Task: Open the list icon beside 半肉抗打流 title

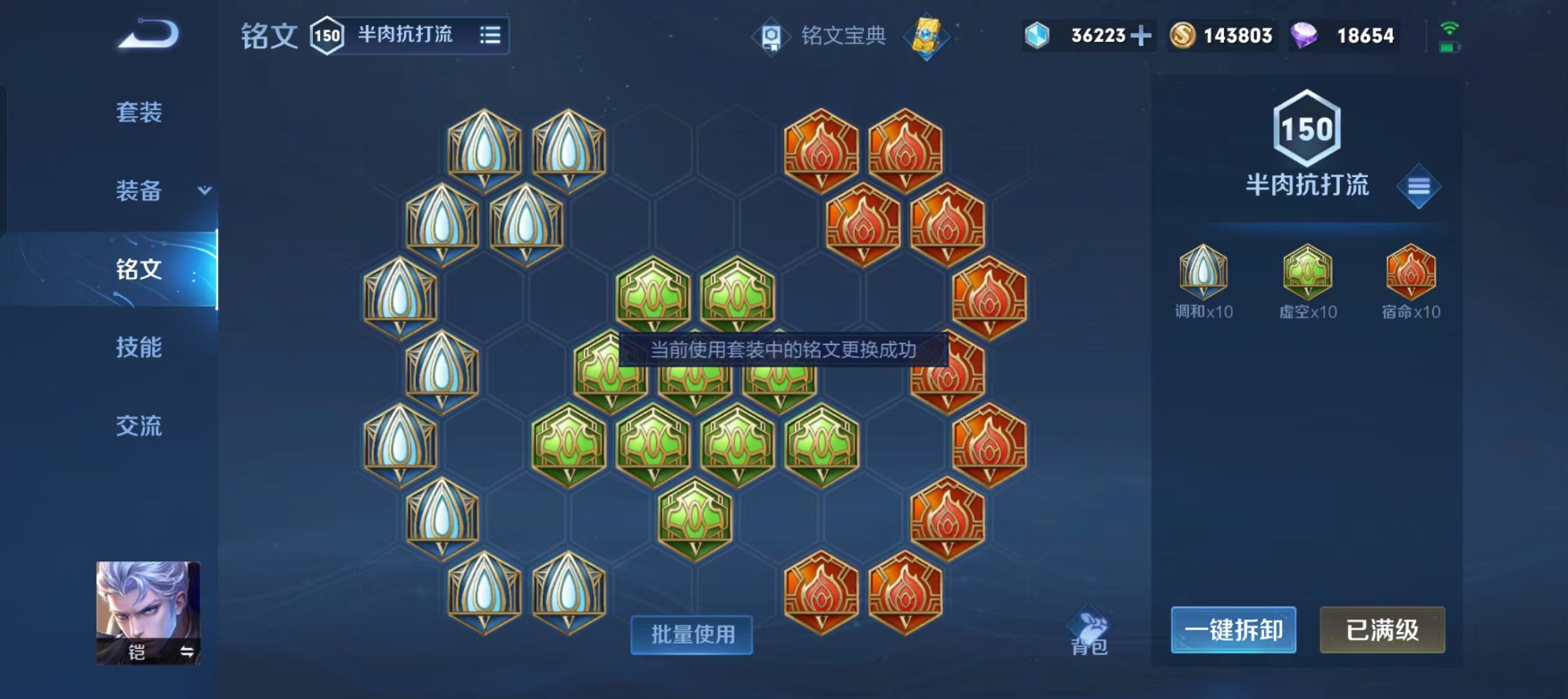Action: (x=490, y=36)
